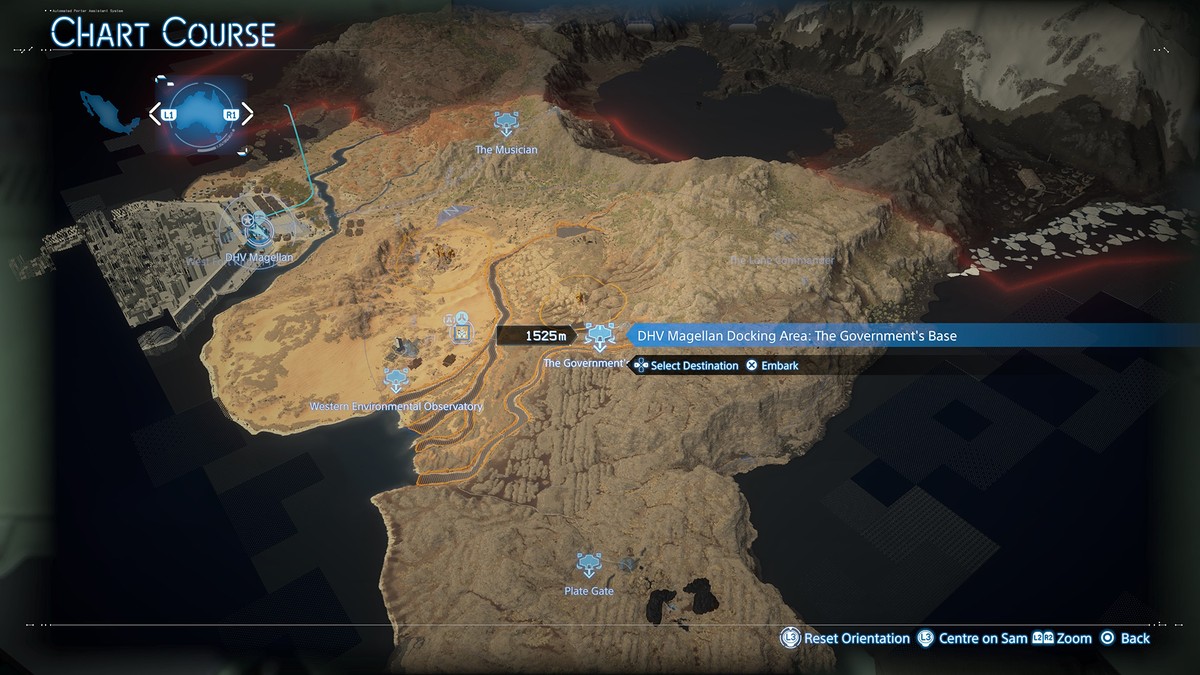Select the DHV Magellan ship marker
This screenshot has height=675, width=1200.
tap(258, 229)
